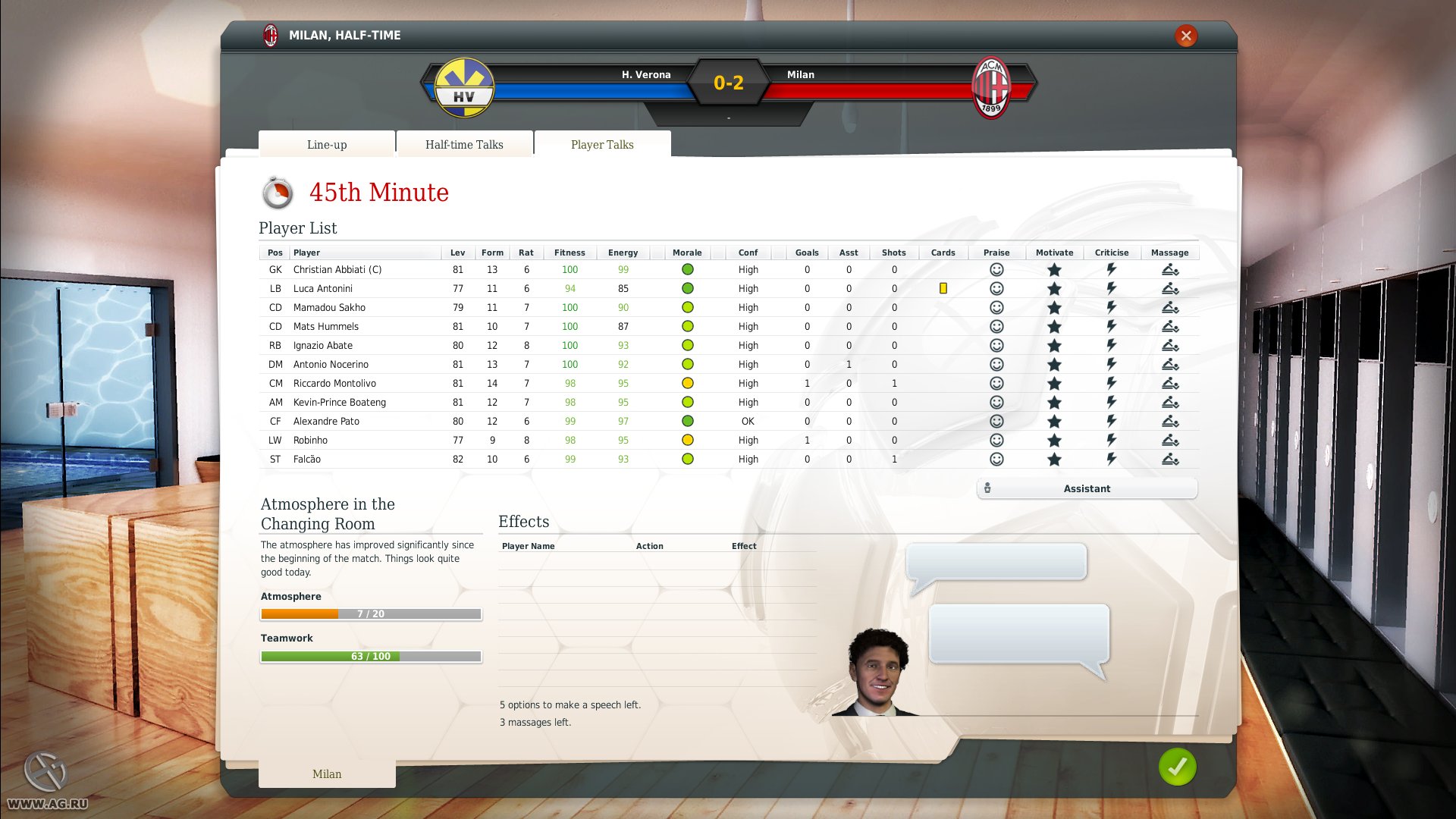
Task: Criticise Luca Antonini with the lightning icon
Action: click(x=1111, y=288)
